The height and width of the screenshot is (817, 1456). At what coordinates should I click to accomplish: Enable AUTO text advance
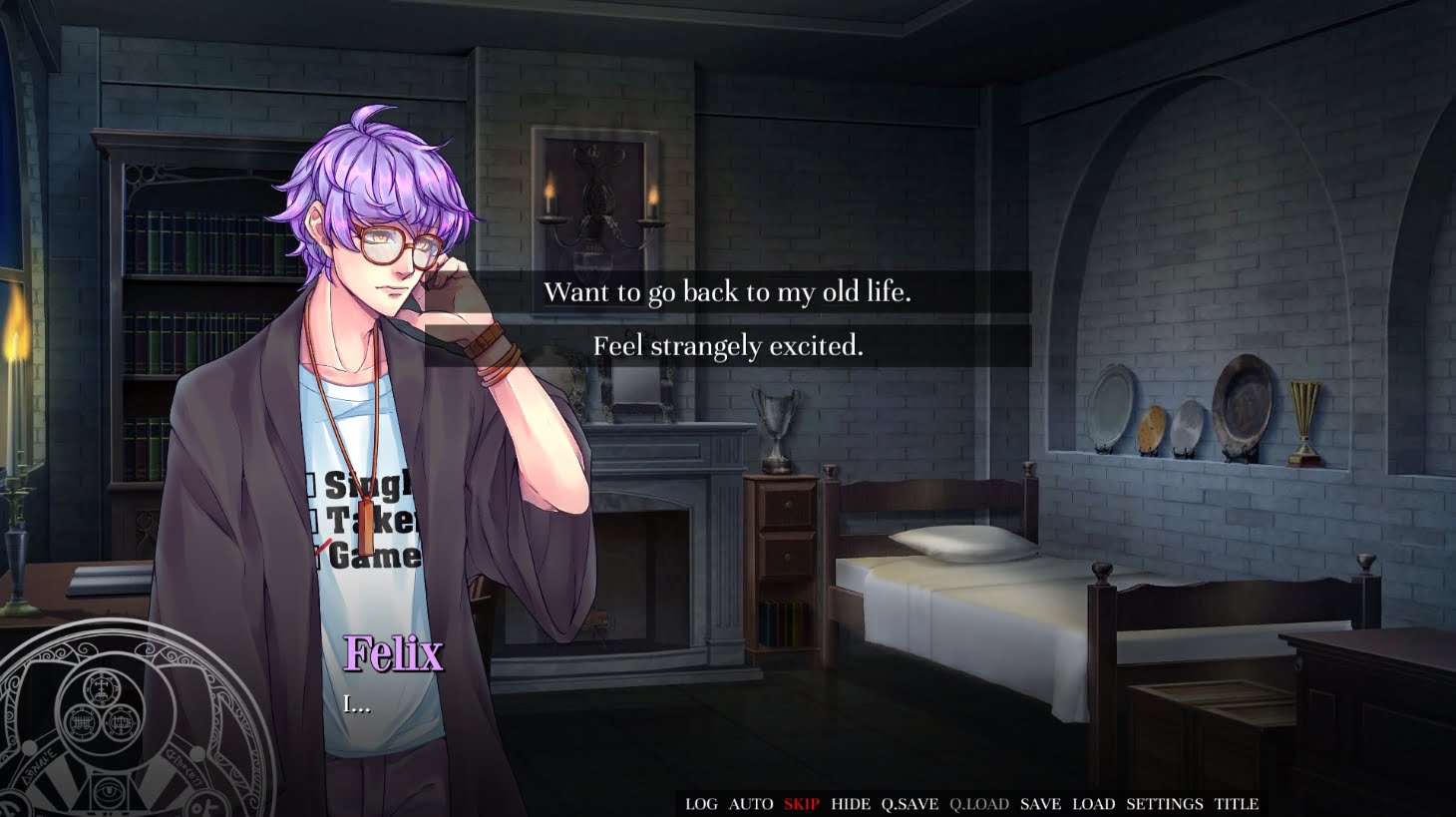pos(751,804)
